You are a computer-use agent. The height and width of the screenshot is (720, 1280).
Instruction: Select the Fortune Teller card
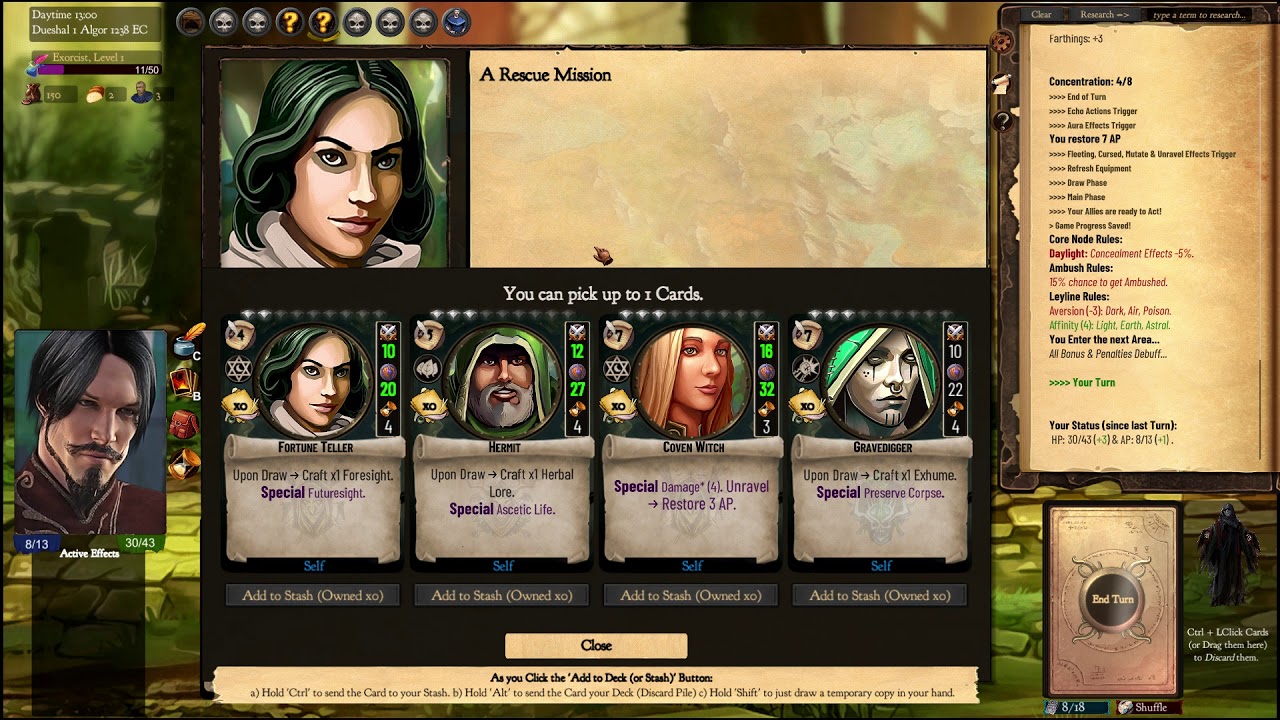(314, 440)
